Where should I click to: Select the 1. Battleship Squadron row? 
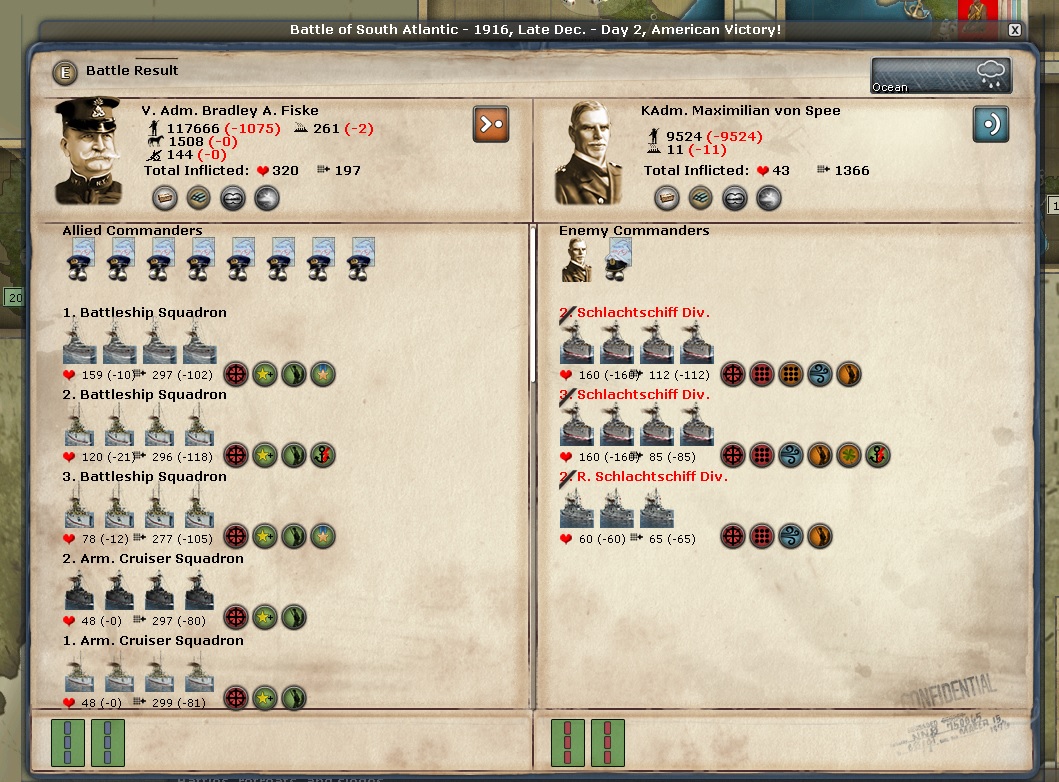[x=144, y=313]
